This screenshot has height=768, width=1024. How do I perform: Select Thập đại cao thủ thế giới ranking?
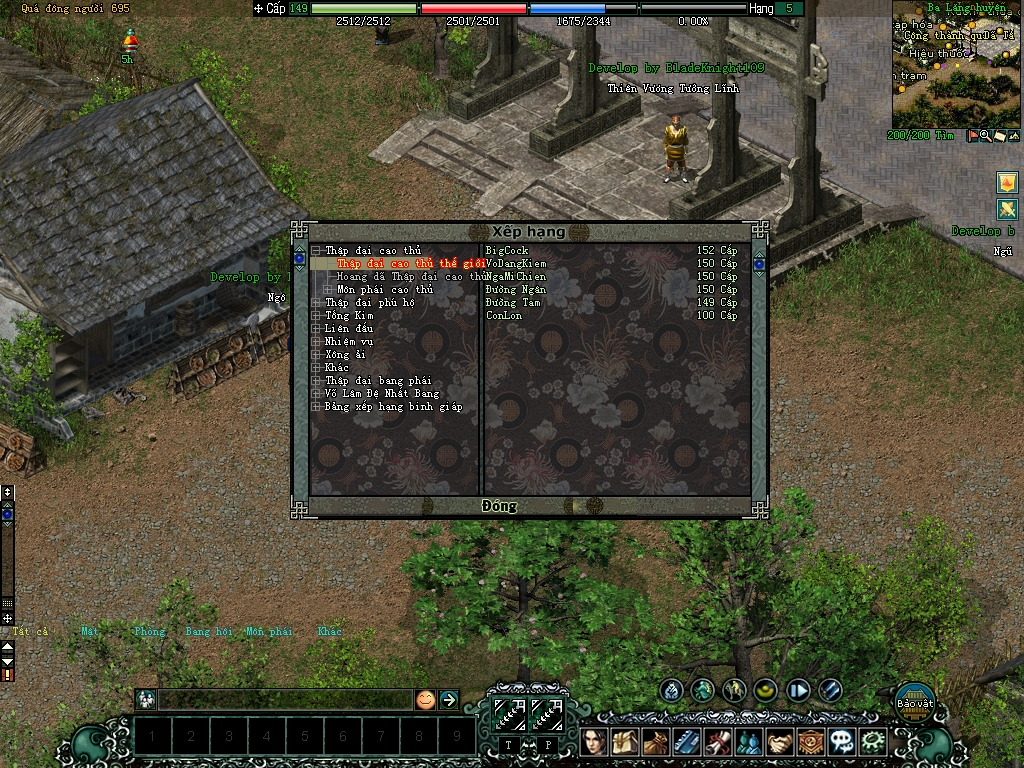410,264
